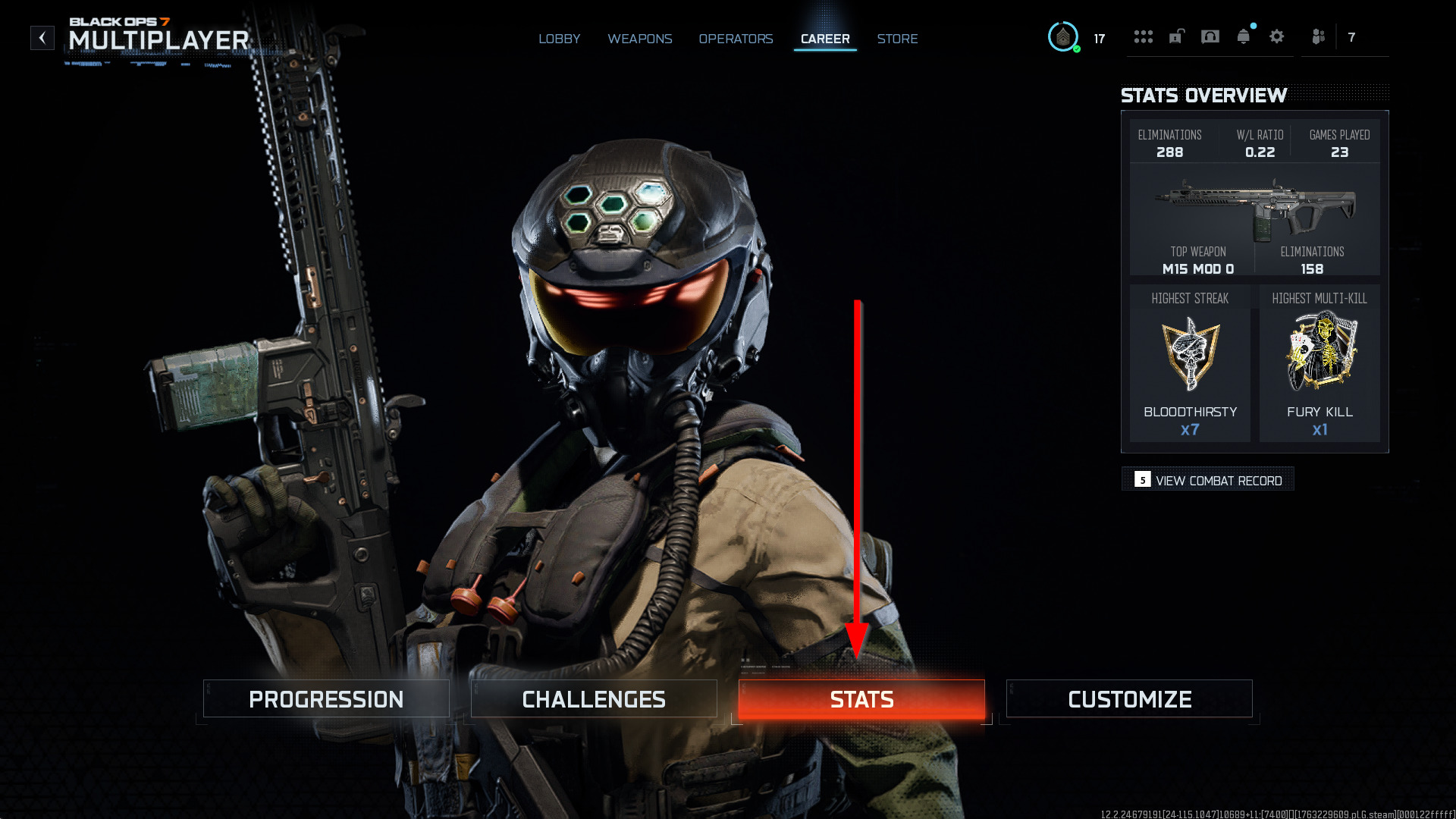The width and height of the screenshot is (1456, 819).
Task: Go back with the arrow button
Action: (42, 38)
